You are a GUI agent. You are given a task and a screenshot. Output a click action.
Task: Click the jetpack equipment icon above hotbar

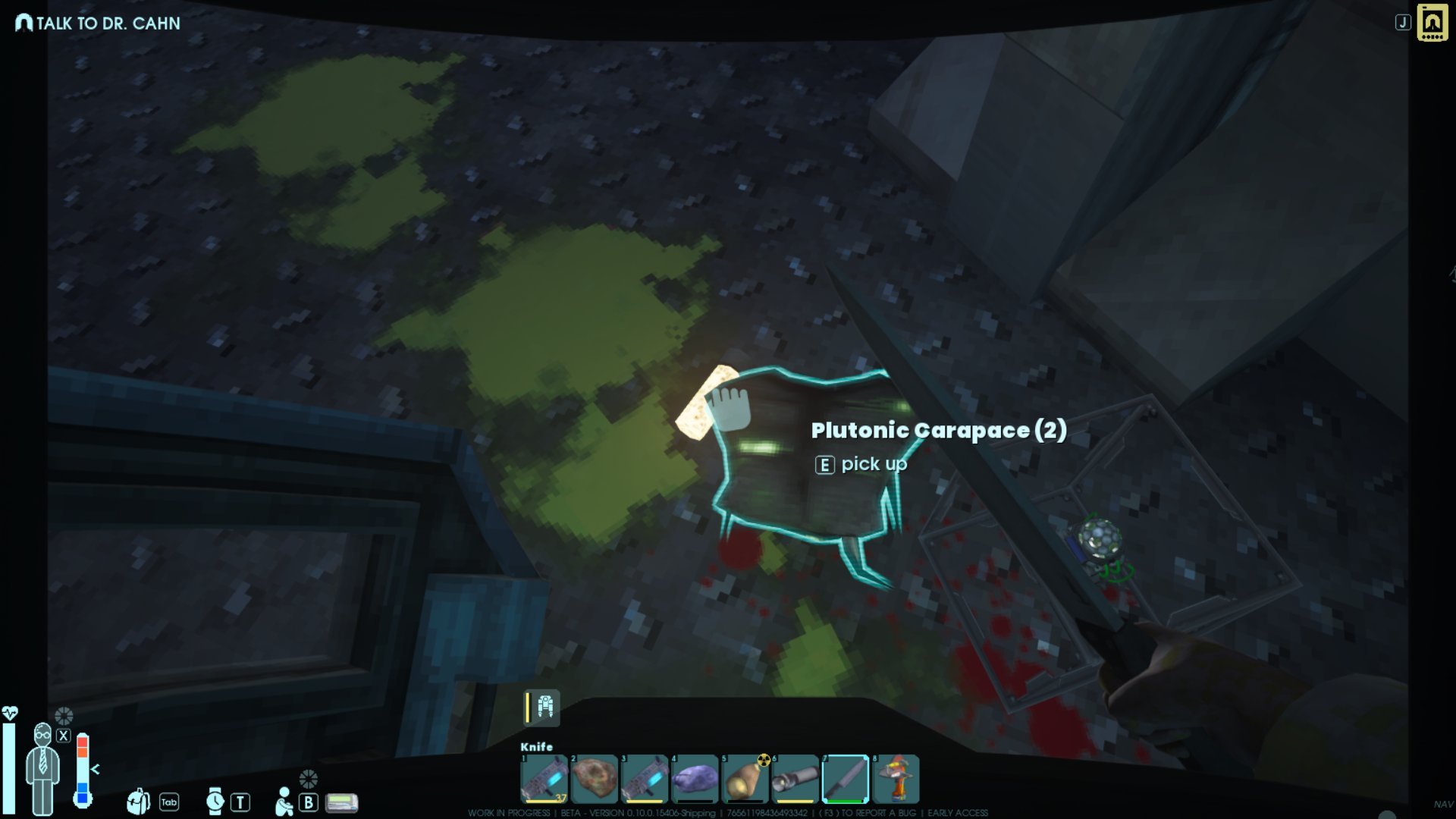point(544,707)
